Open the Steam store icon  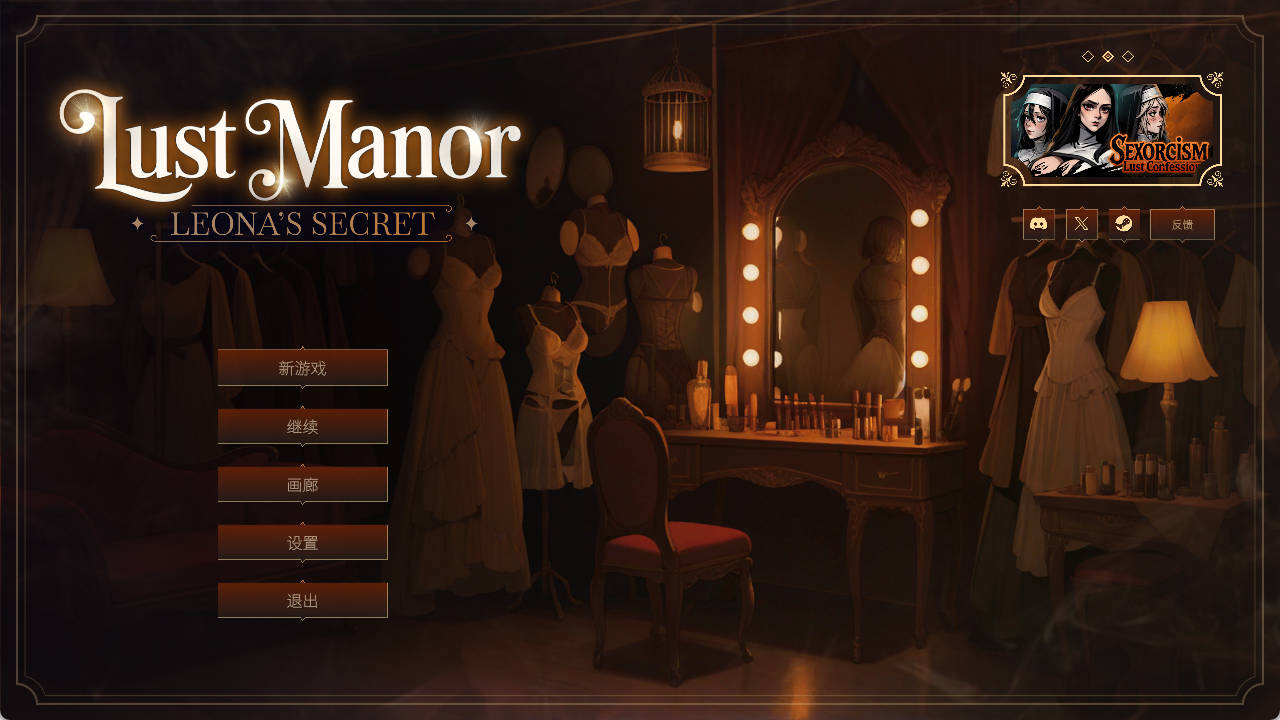[1123, 224]
